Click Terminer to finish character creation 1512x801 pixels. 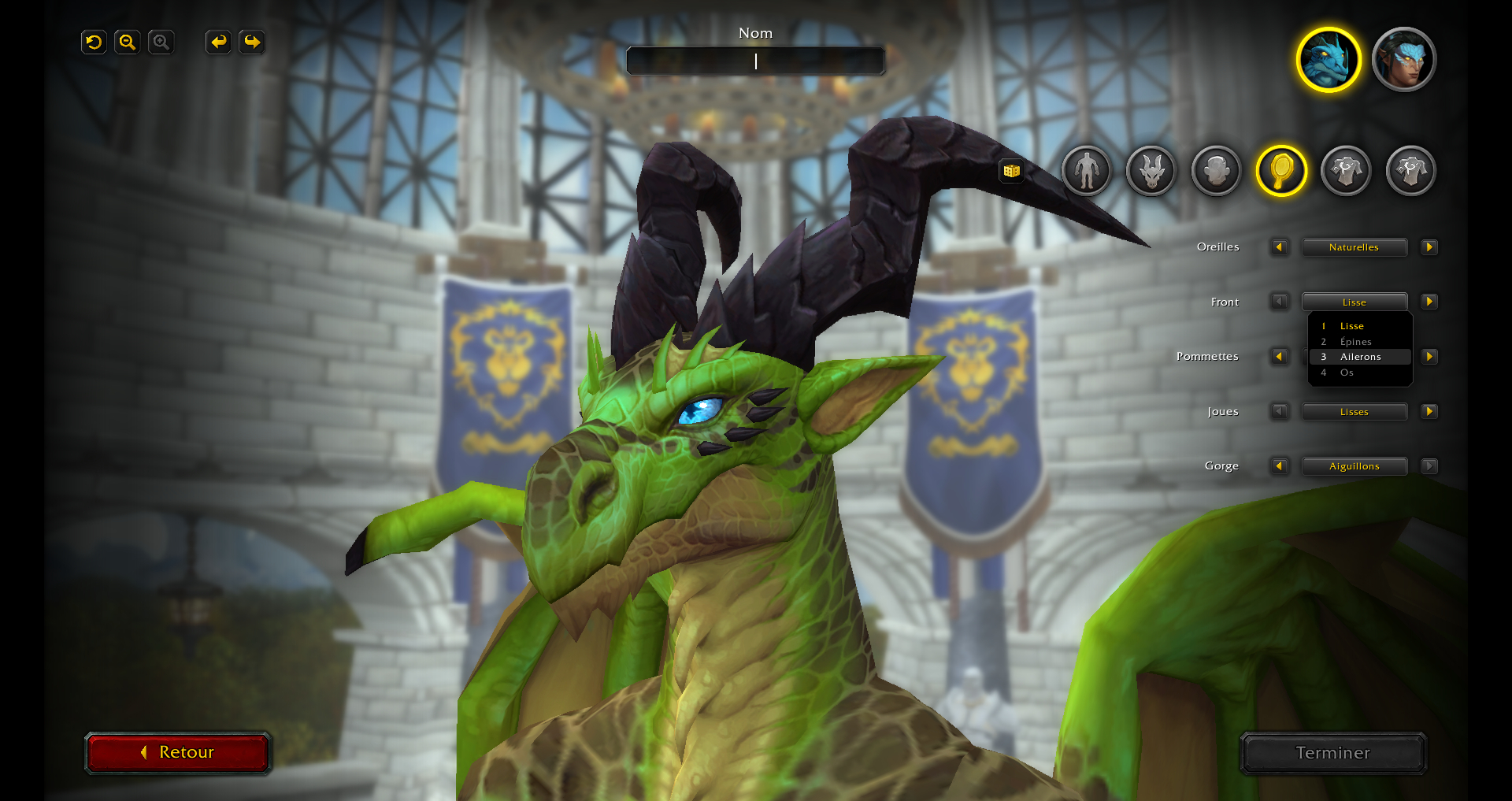pyautogui.click(x=1332, y=753)
